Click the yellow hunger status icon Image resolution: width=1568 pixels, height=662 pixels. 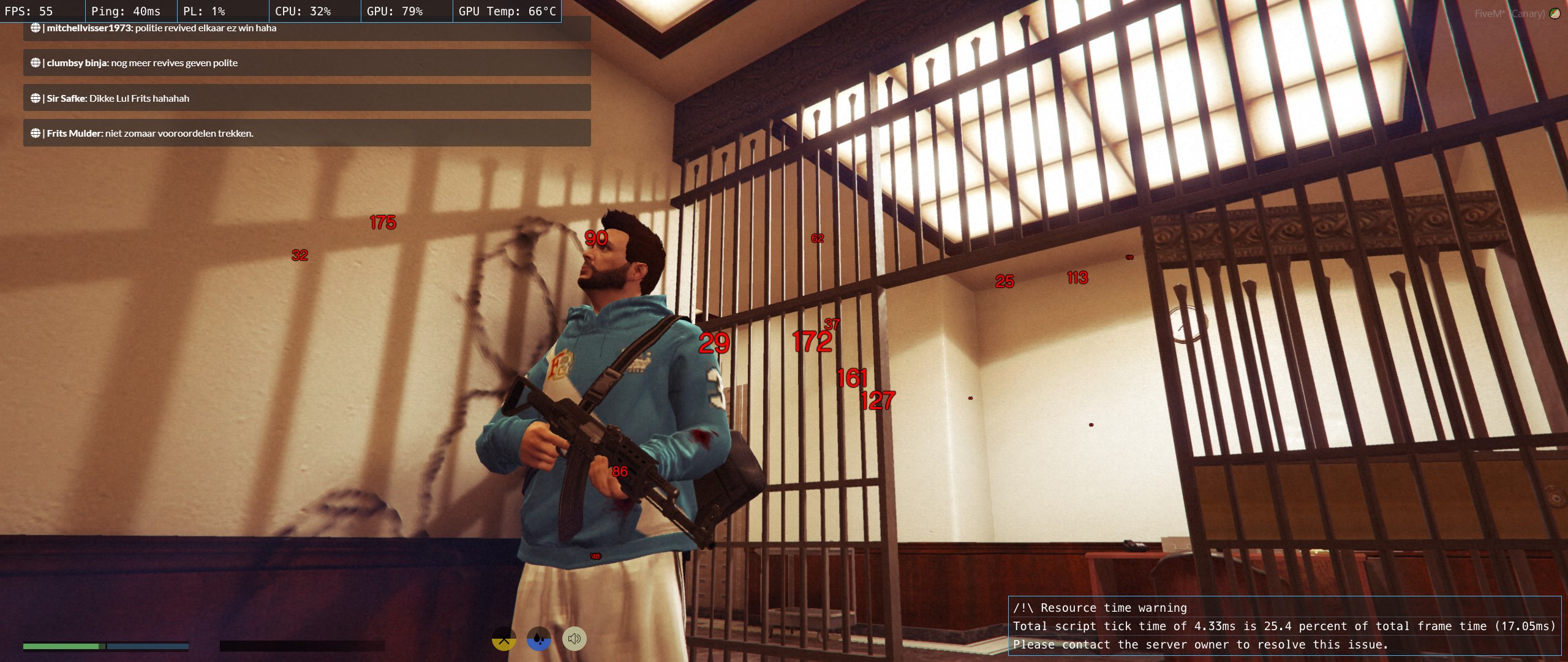pyautogui.click(x=504, y=639)
